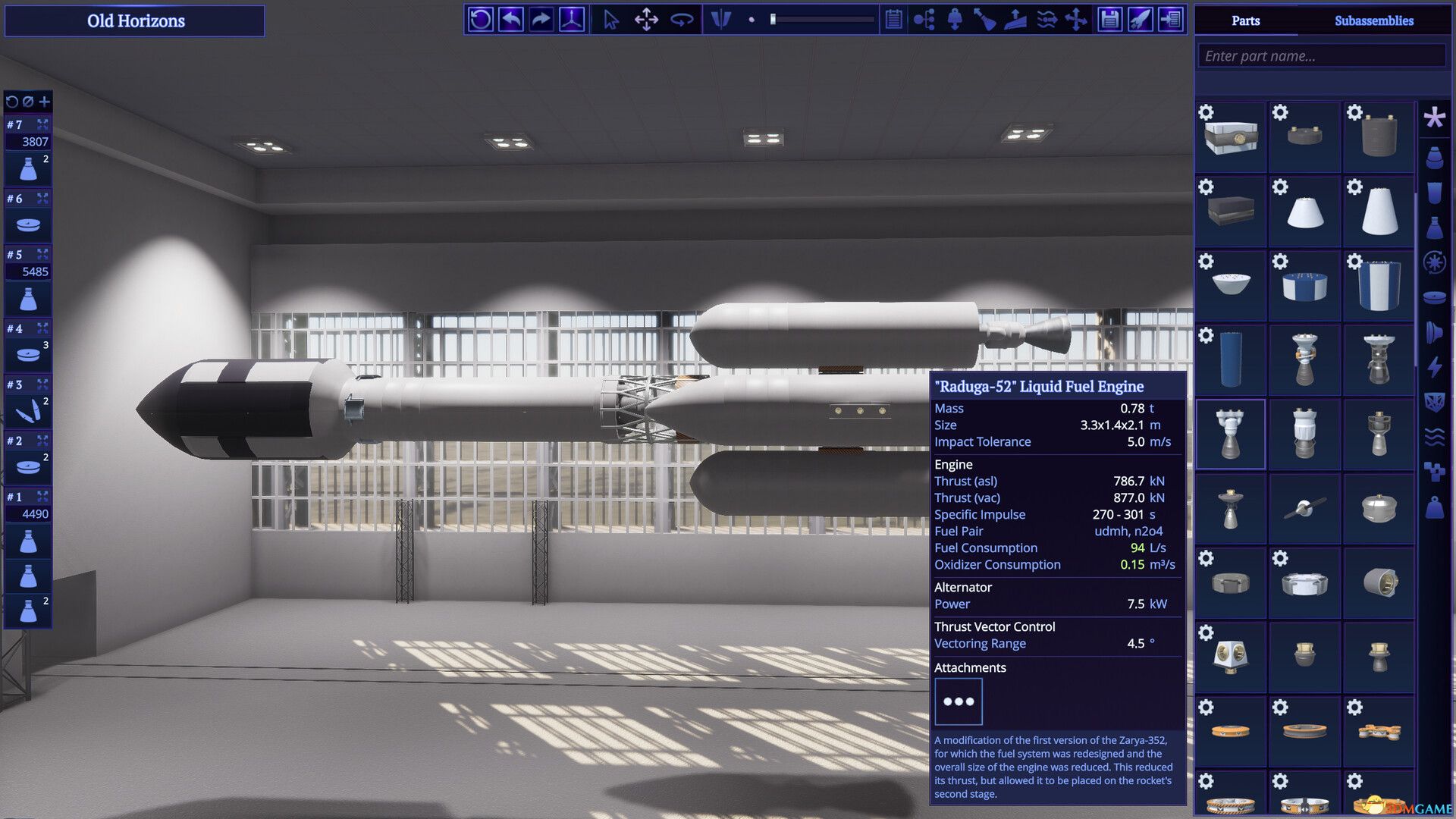Click the Enter part name search field
Image resolution: width=1456 pixels, height=819 pixels.
[1321, 55]
